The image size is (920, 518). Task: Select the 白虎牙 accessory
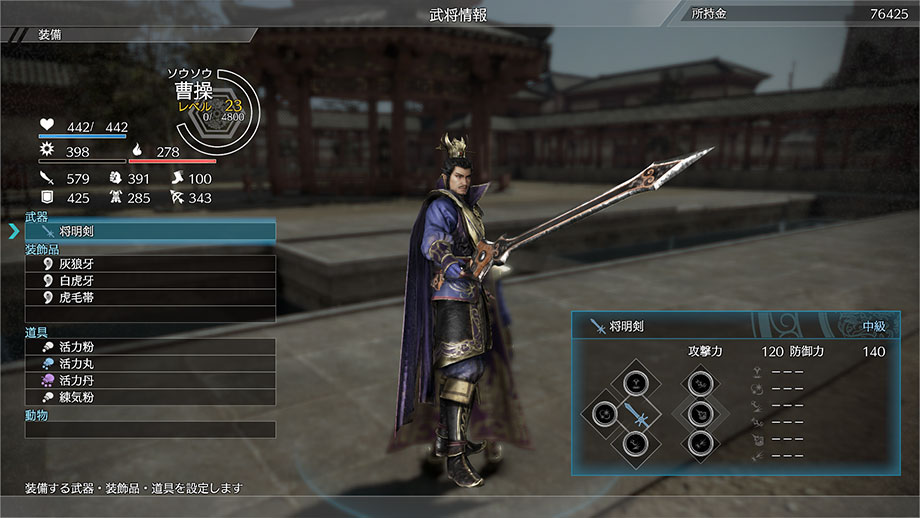150,281
